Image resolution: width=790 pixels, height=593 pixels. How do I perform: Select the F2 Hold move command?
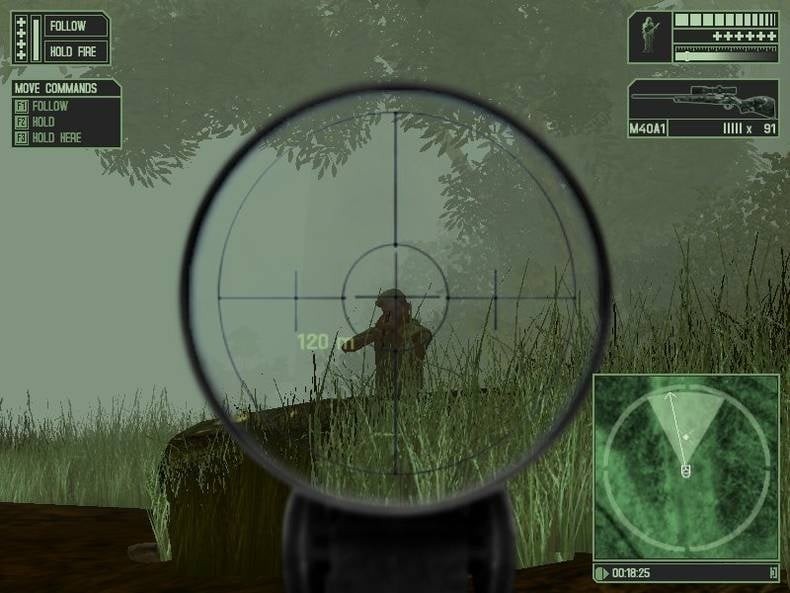click(44, 122)
